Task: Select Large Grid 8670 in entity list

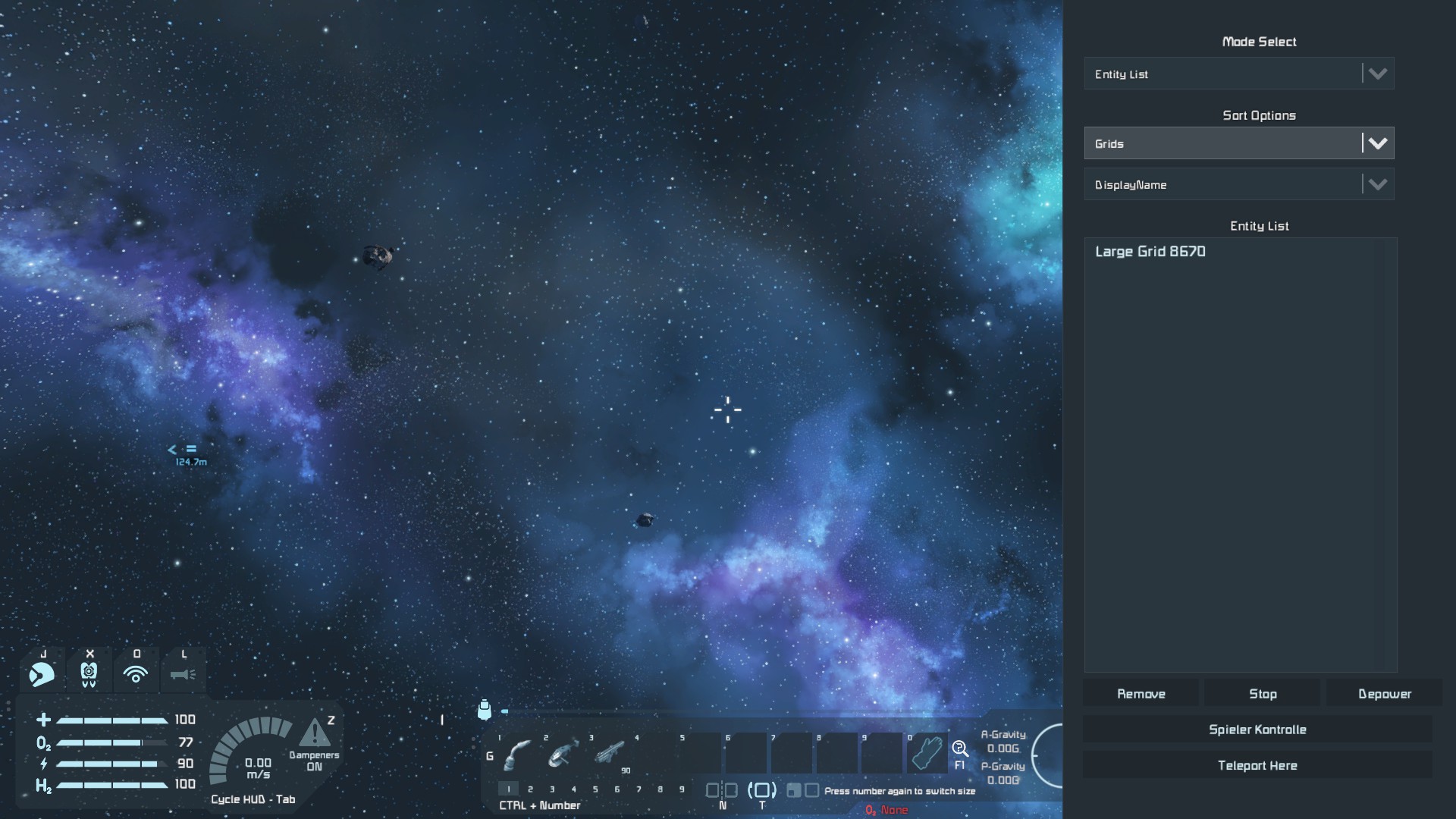Action: (1150, 252)
